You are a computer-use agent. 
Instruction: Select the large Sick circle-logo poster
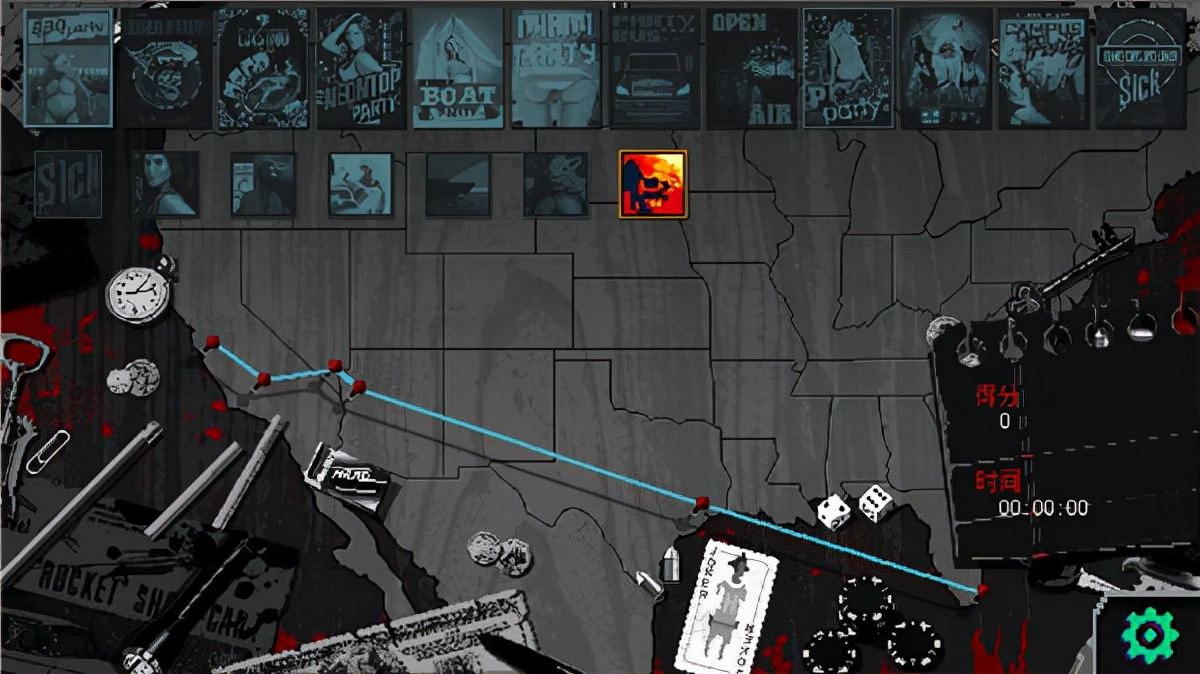pos(1140,68)
